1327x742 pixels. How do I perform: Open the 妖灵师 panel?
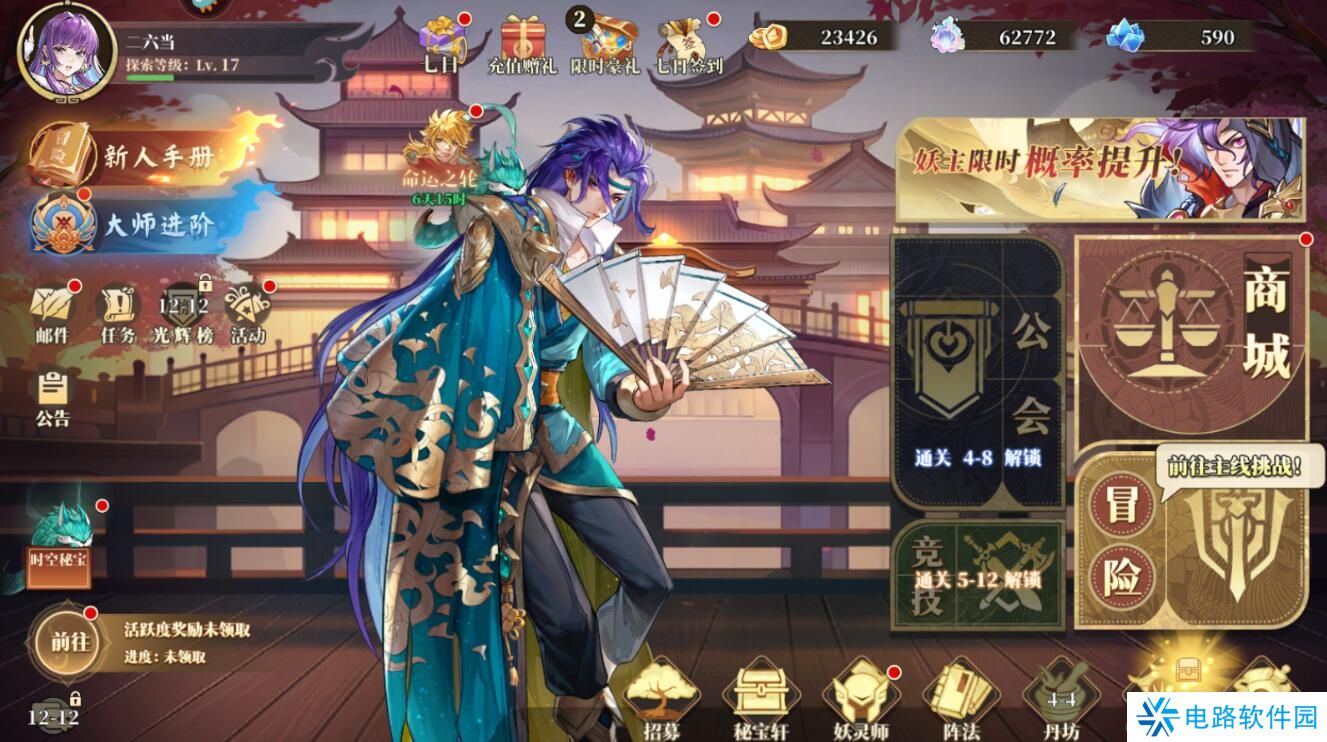point(861,695)
